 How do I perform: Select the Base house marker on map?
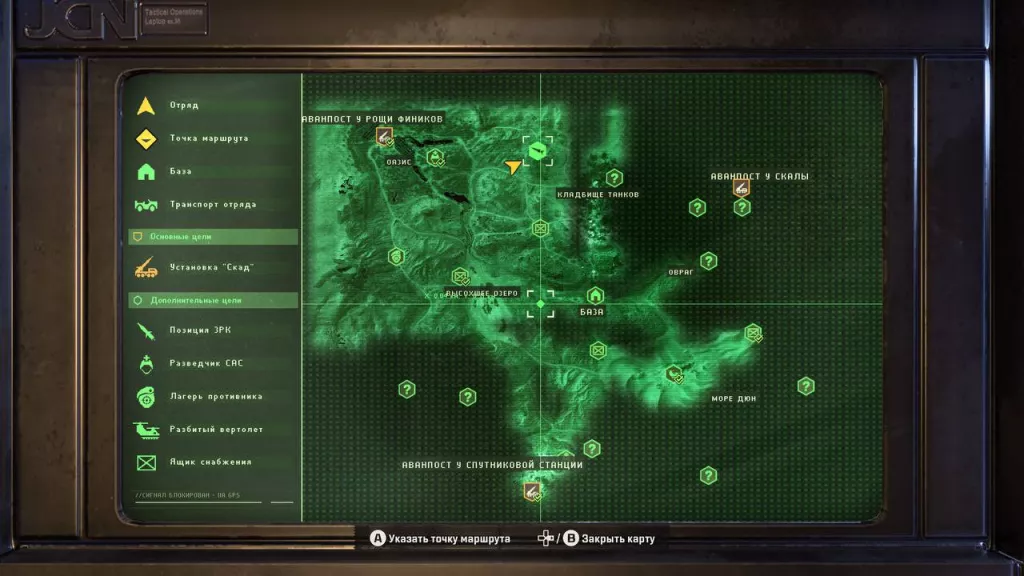(x=595, y=295)
